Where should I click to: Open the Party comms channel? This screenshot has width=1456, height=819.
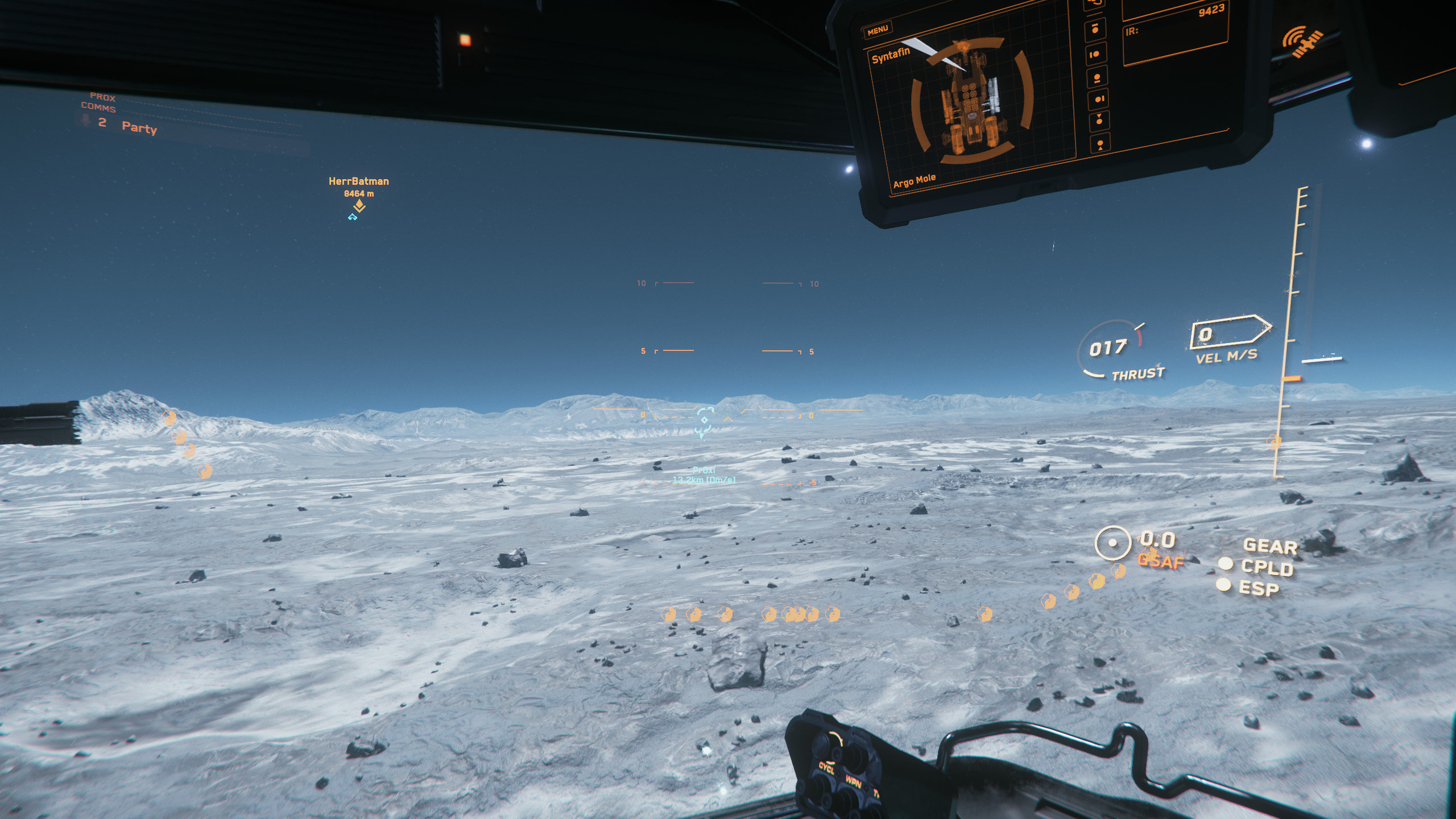[x=139, y=127]
